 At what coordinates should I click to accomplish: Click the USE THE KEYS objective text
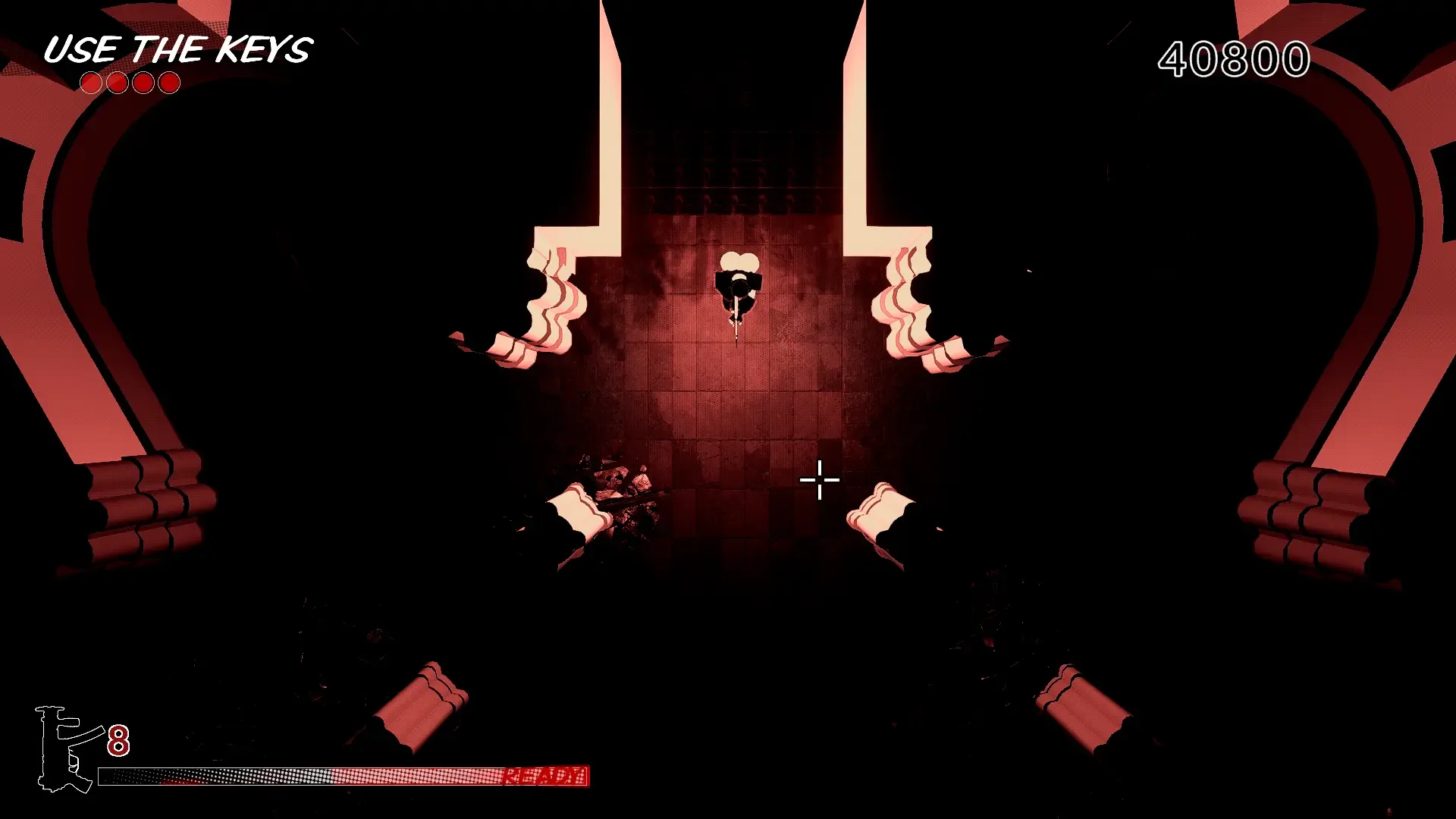pyautogui.click(x=178, y=49)
